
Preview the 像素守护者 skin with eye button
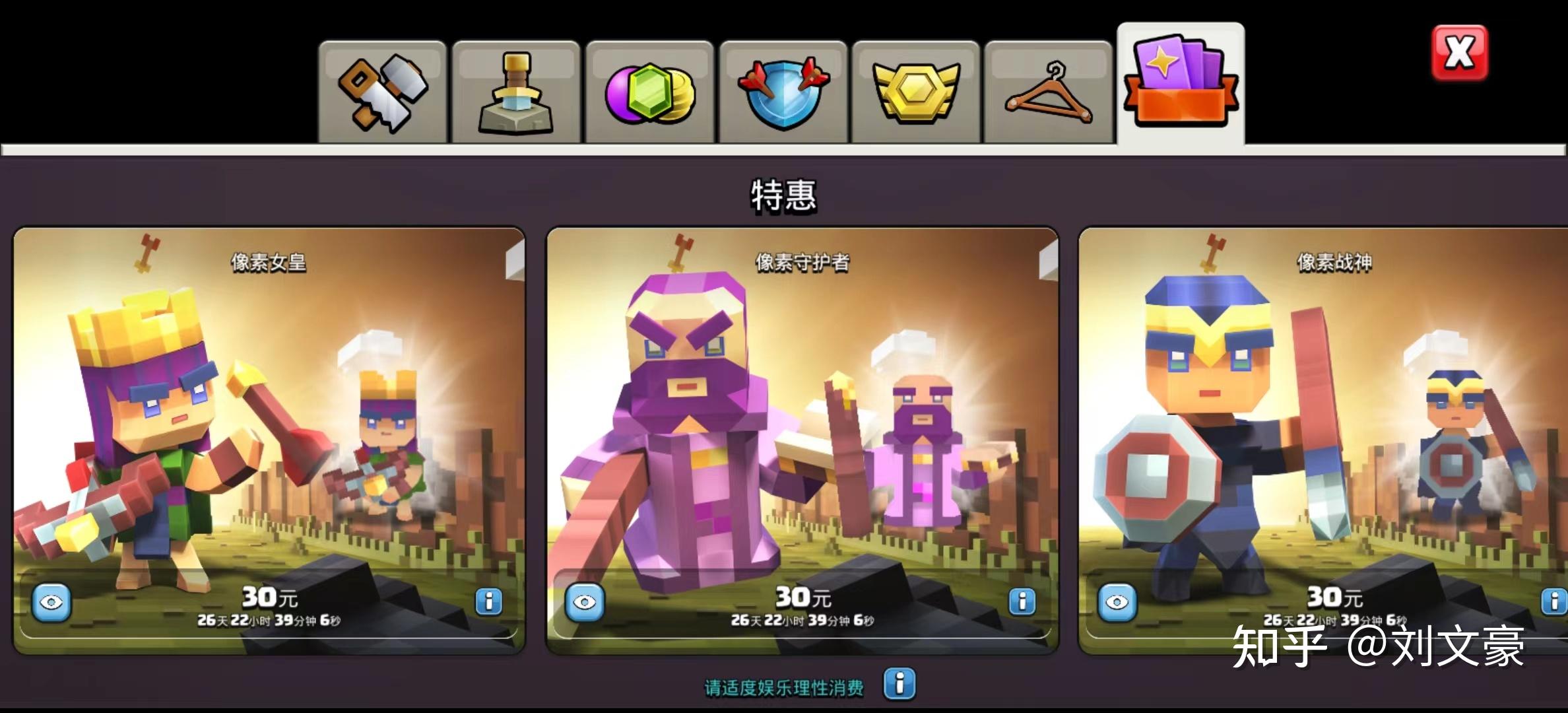click(x=585, y=602)
